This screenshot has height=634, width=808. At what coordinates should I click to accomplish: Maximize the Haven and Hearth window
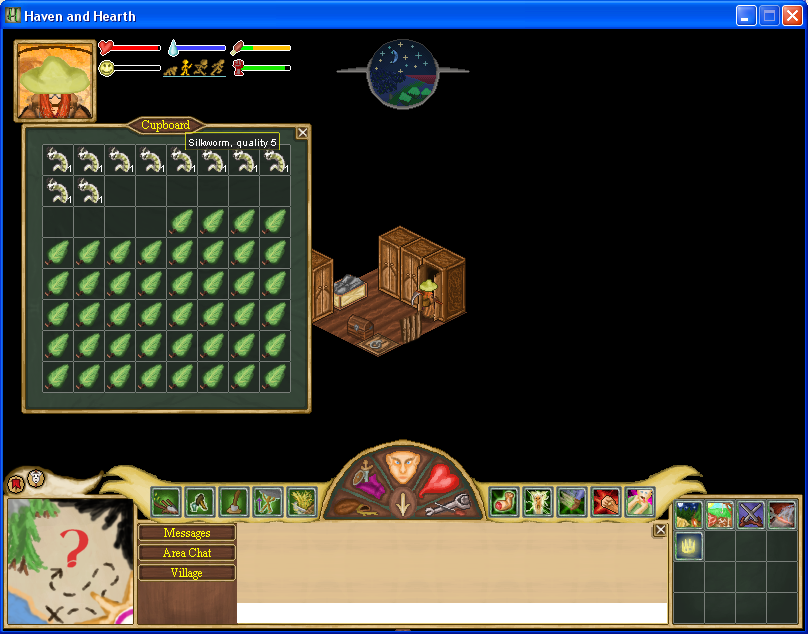(769, 15)
